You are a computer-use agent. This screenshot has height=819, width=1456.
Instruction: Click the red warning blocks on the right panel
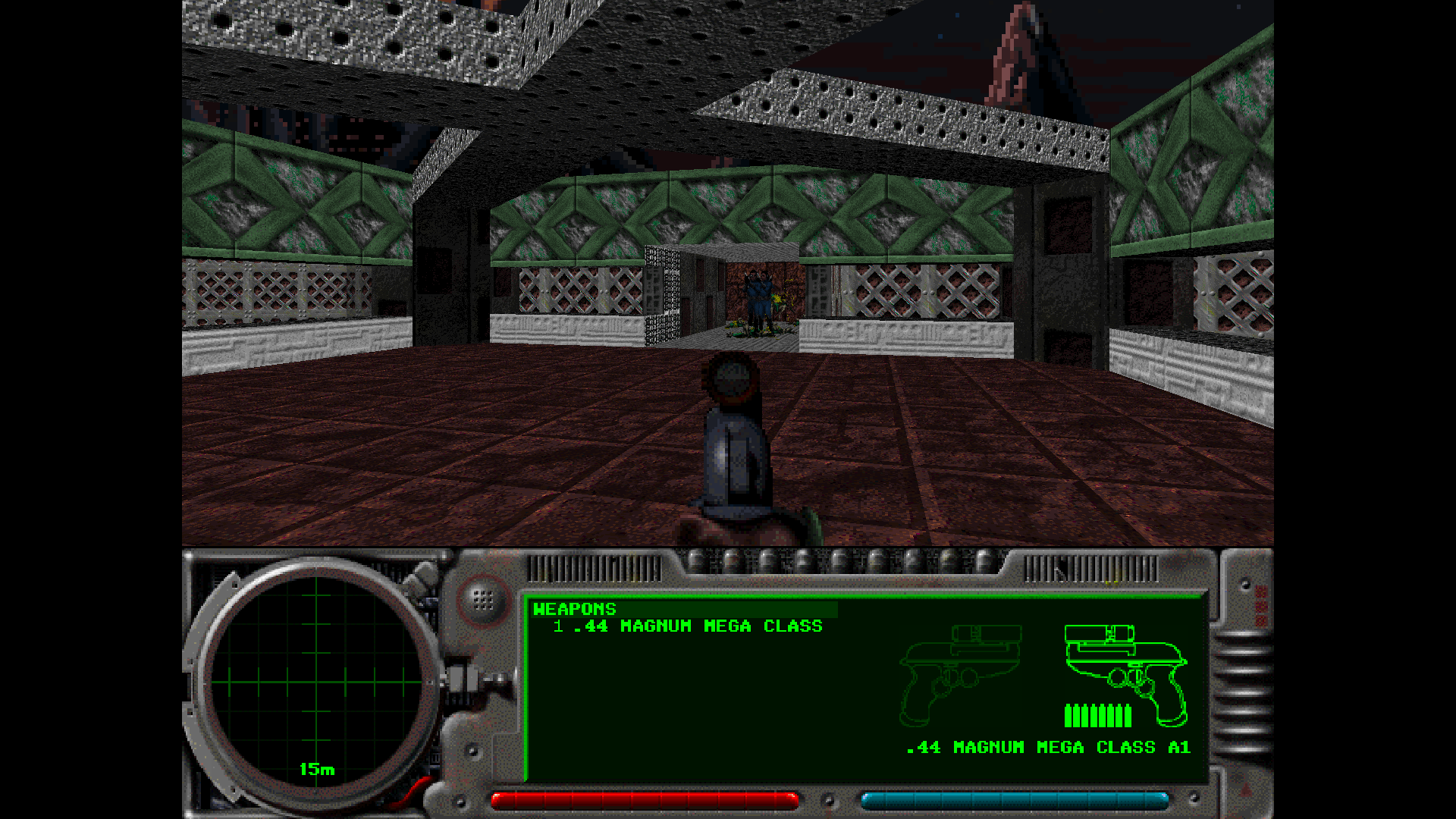coord(1261,607)
